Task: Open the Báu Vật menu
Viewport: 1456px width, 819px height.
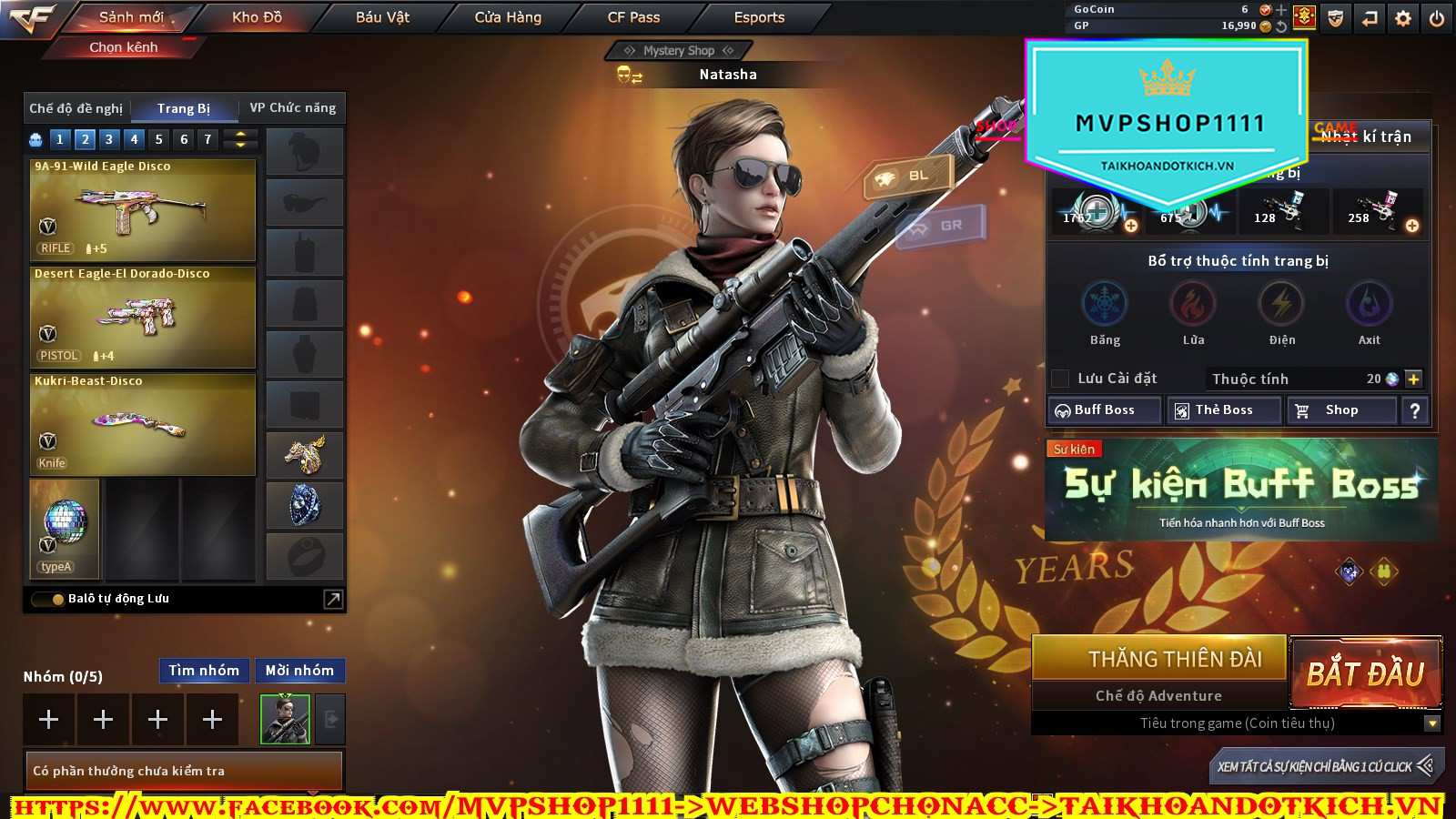Action: [382, 17]
